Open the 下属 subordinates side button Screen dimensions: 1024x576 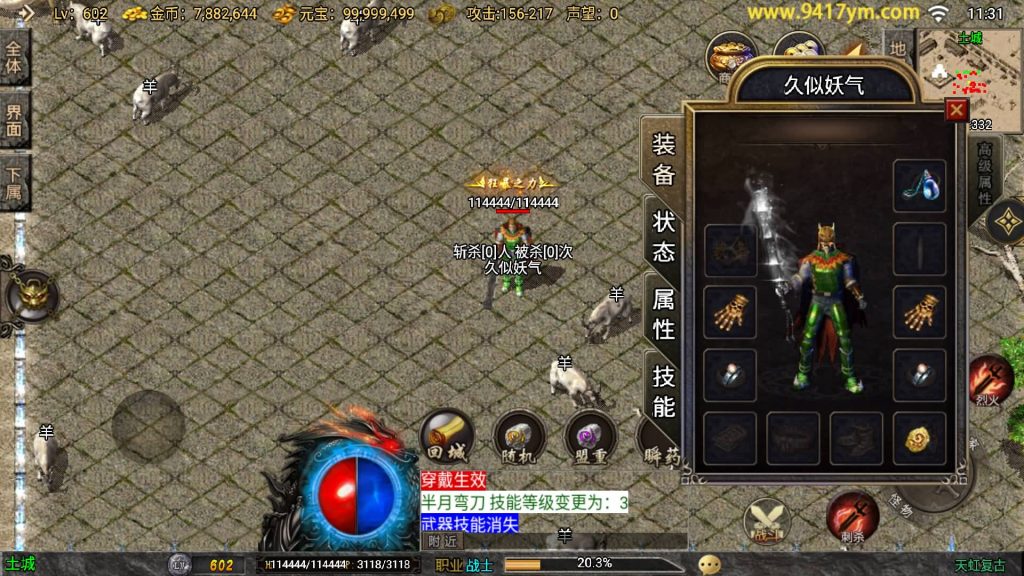tap(15, 184)
